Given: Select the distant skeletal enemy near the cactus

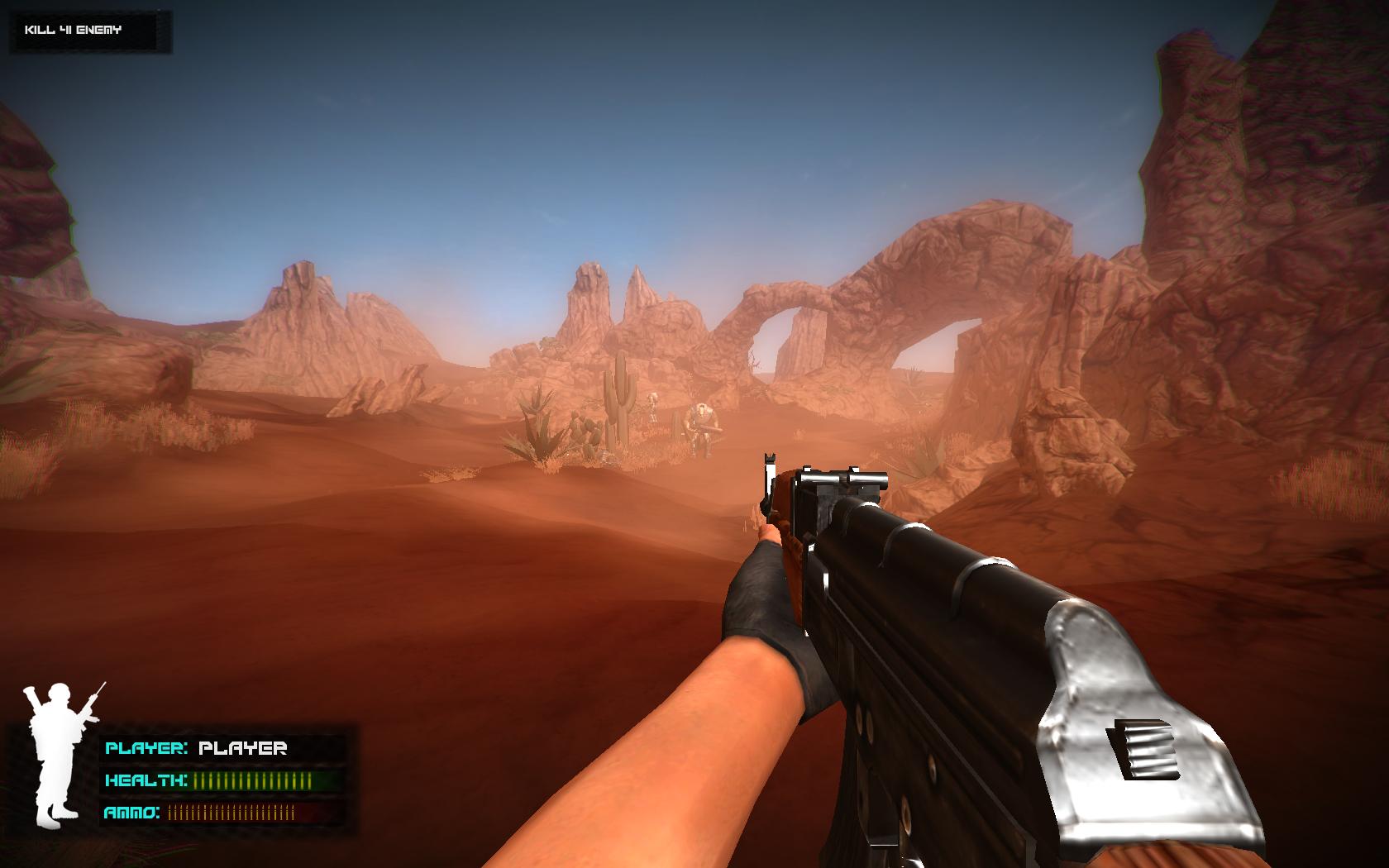Looking at the screenshot, I should point(652,407).
